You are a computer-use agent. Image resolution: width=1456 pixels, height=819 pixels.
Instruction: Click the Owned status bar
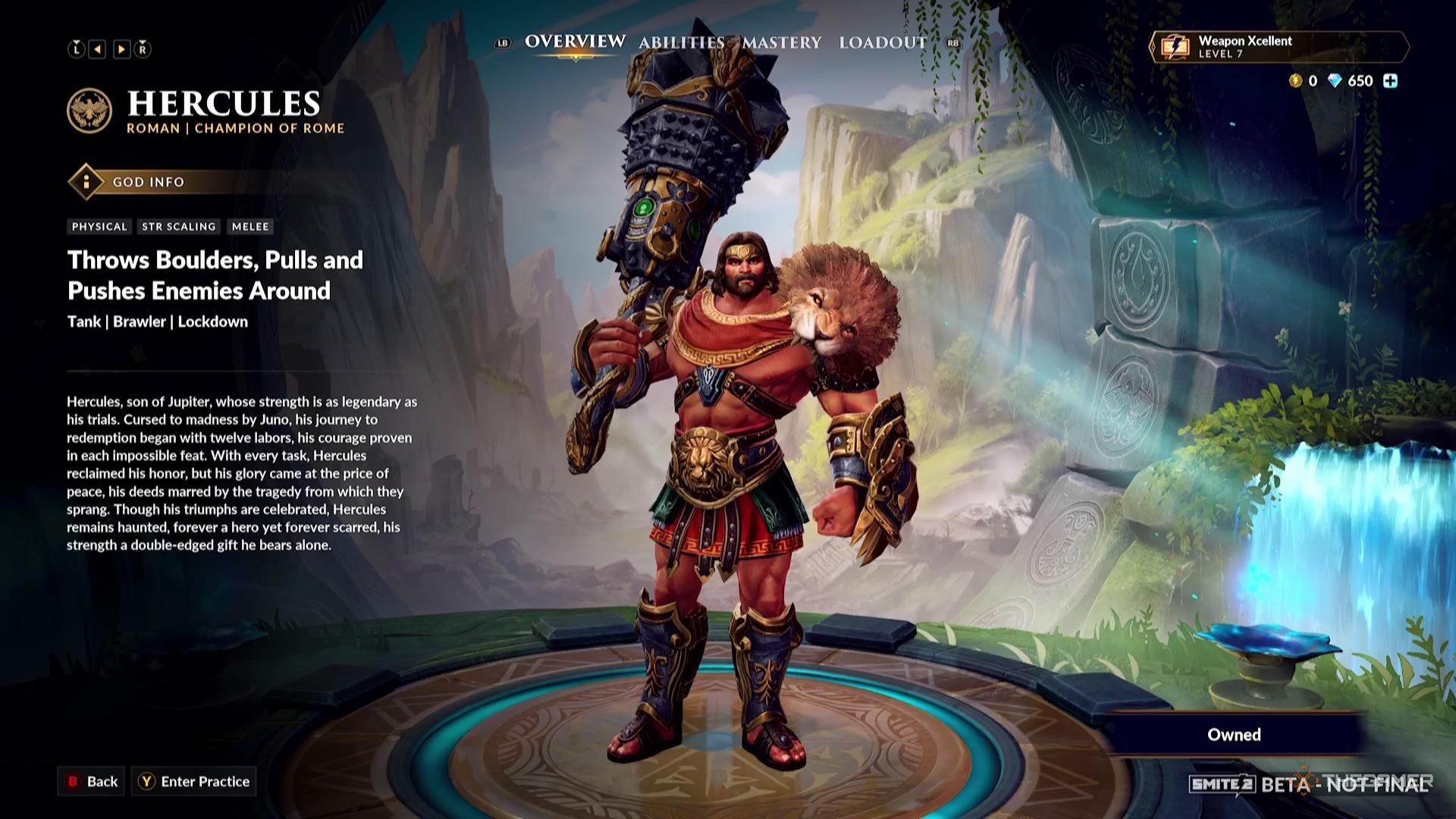pos(1234,734)
